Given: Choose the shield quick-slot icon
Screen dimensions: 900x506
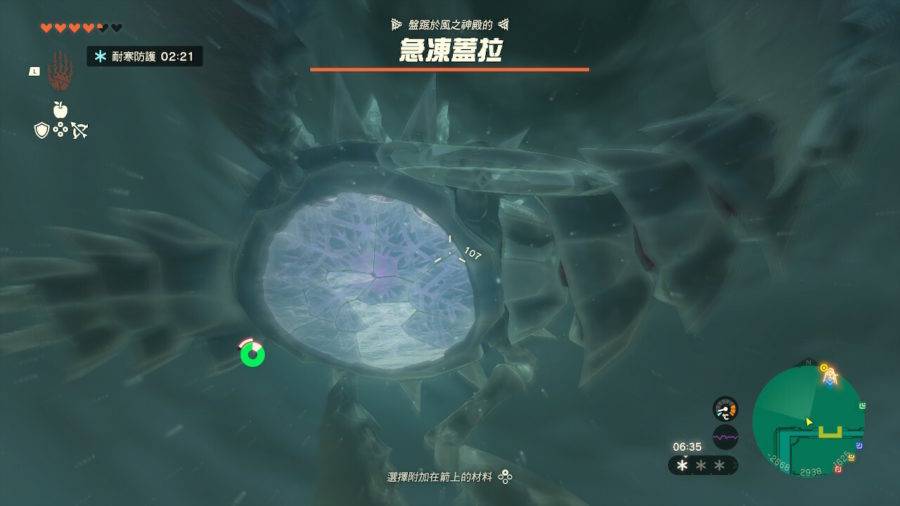Looking at the screenshot, I should click(42, 130).
